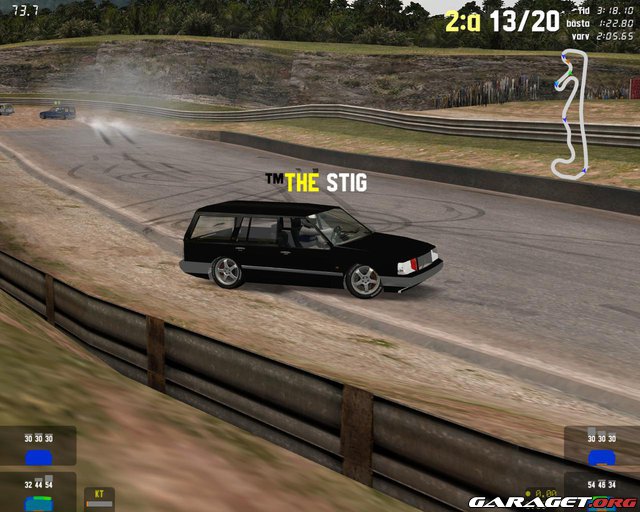Open the Garaget.org watermark link
The height and width of the screenshot is (512, 640).
coord(553,501)
